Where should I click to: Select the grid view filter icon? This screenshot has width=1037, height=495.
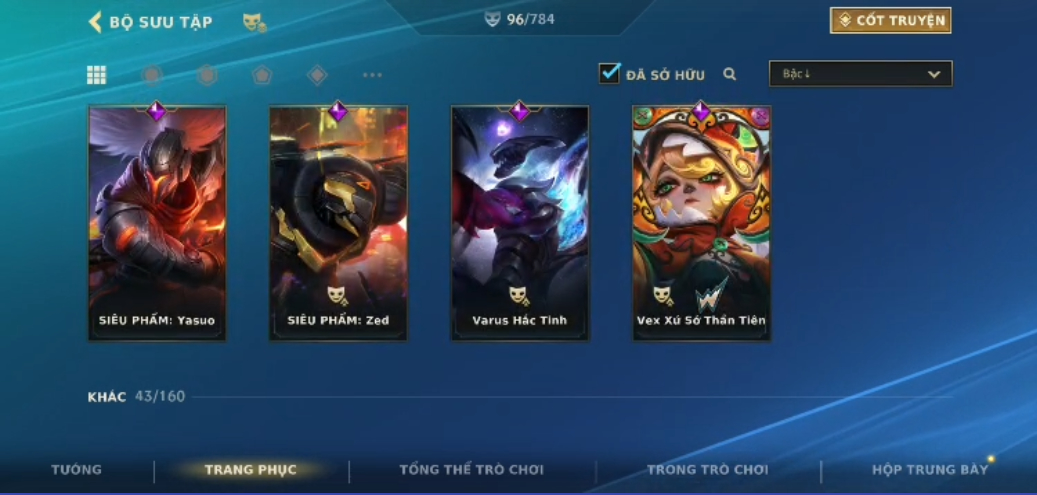click(97, 75)
